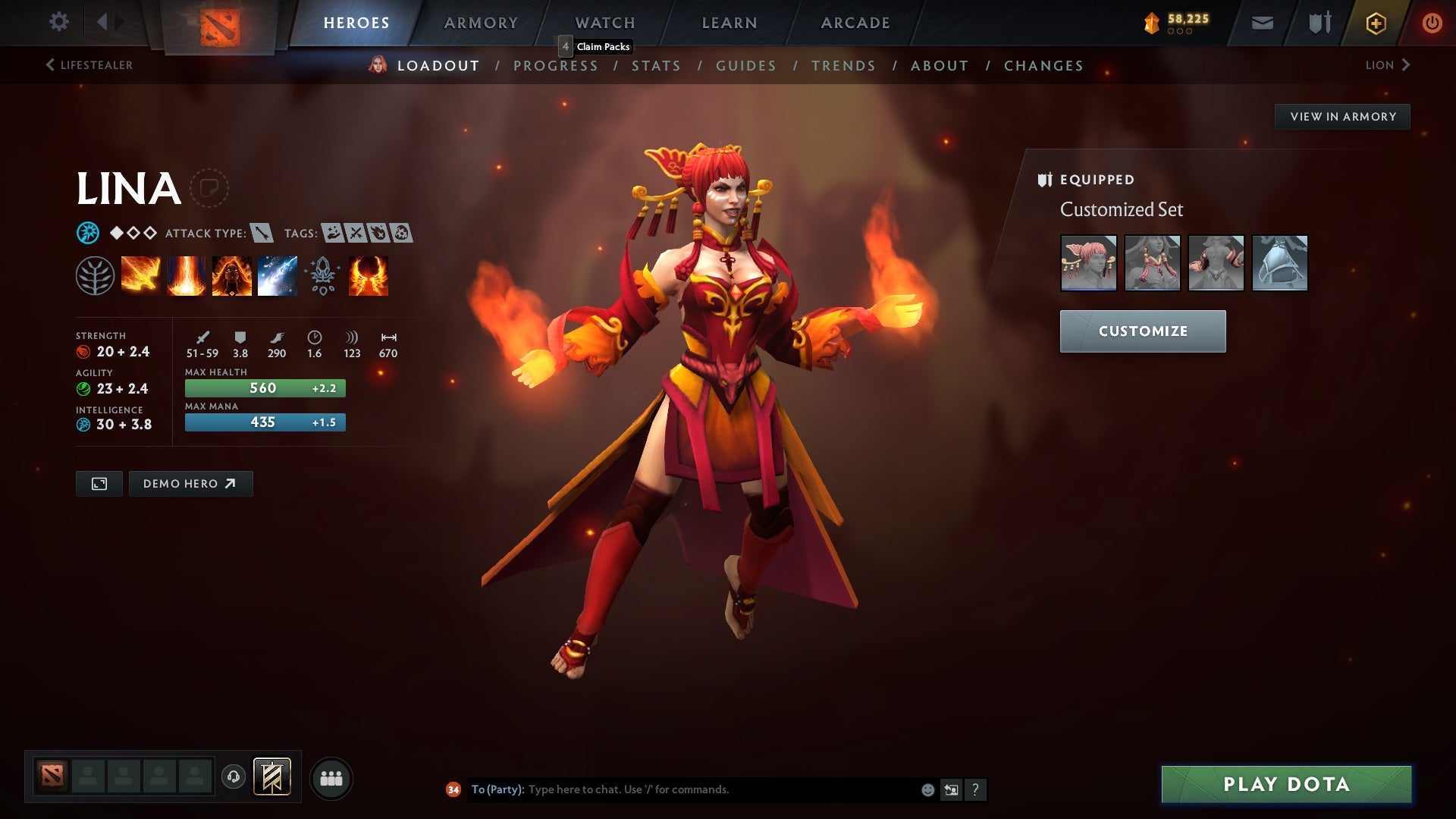The image size is (1456, 819).
Task: Advance to Lion via right chevron
Action: tap(1407, 64)
